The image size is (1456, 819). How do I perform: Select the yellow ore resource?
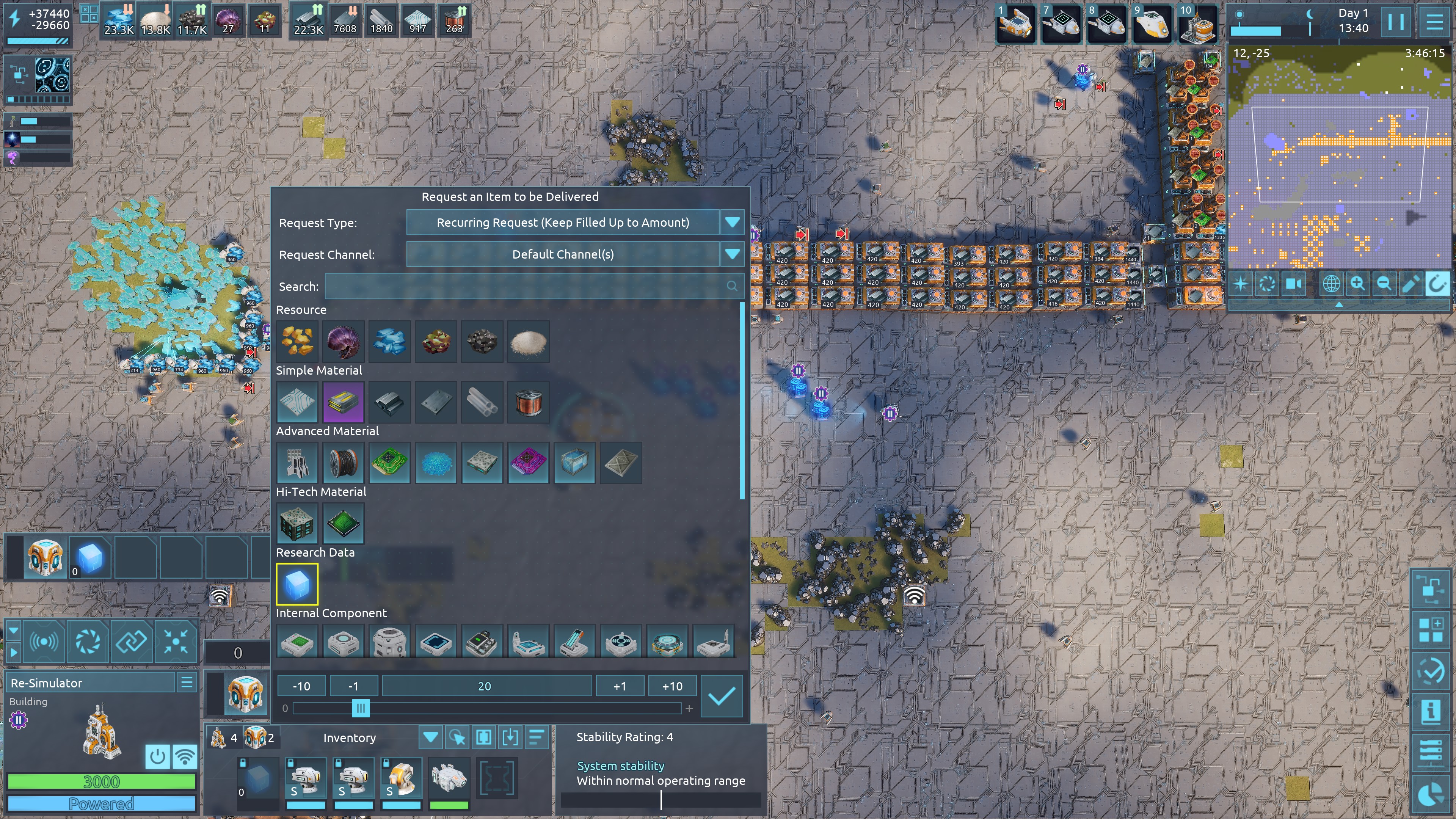click(297, 341)
